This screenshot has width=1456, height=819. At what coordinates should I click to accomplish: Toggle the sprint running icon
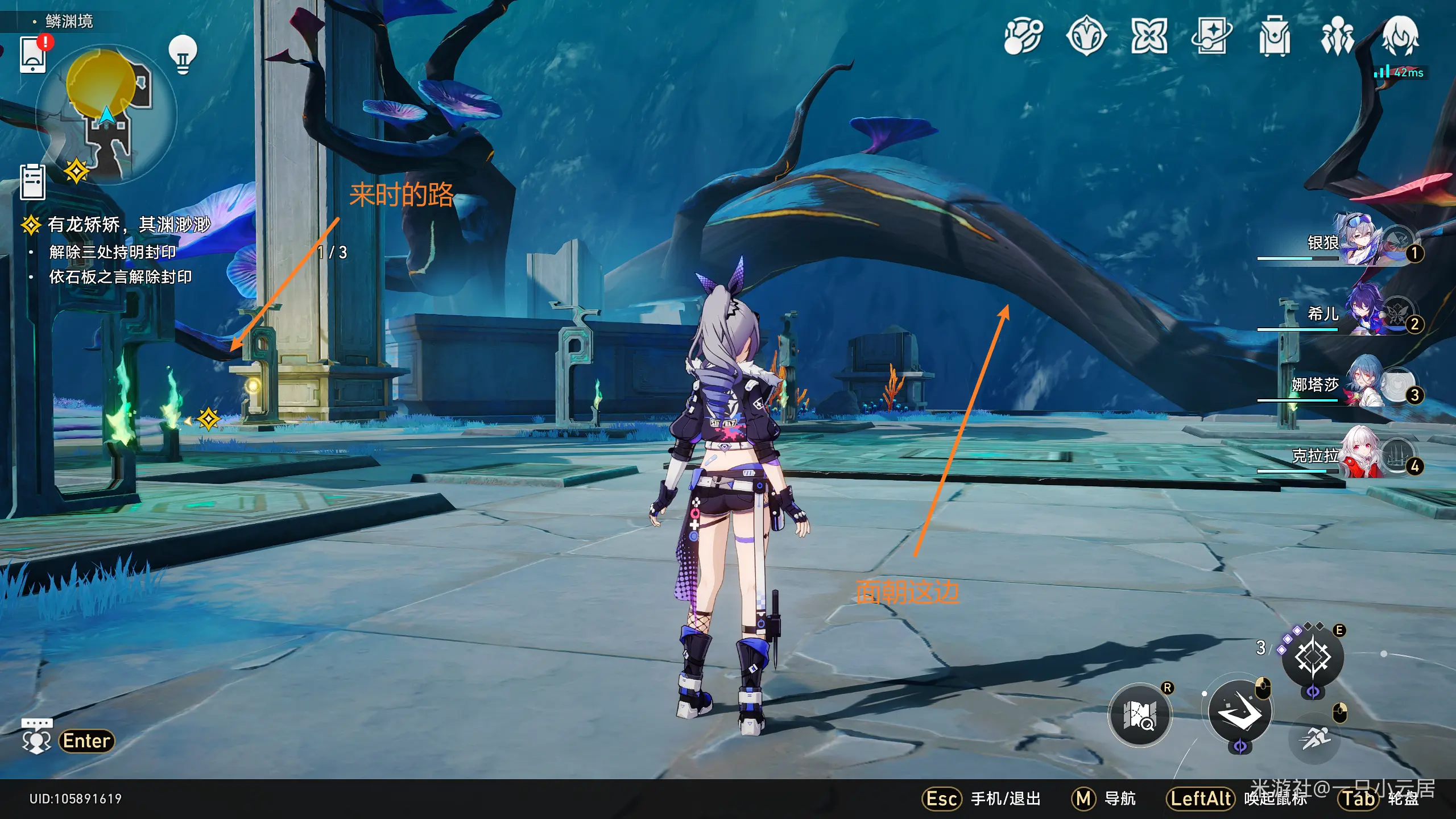pos(1315,738)
